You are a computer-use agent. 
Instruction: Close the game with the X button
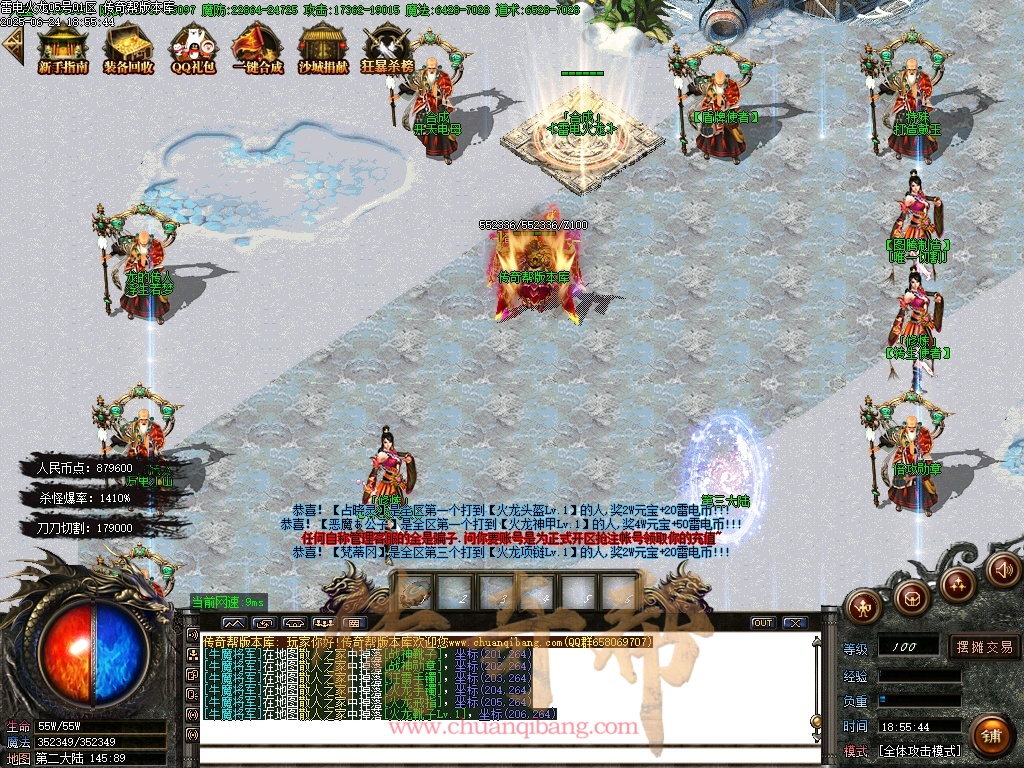[795, 623]
